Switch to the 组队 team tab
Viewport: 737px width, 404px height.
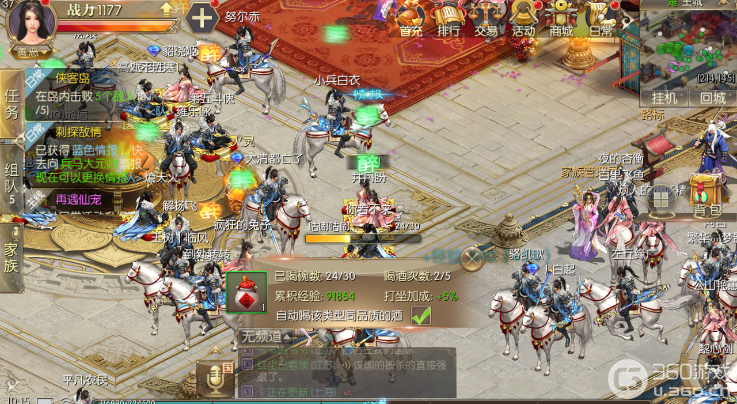click(x=11, y=178)
